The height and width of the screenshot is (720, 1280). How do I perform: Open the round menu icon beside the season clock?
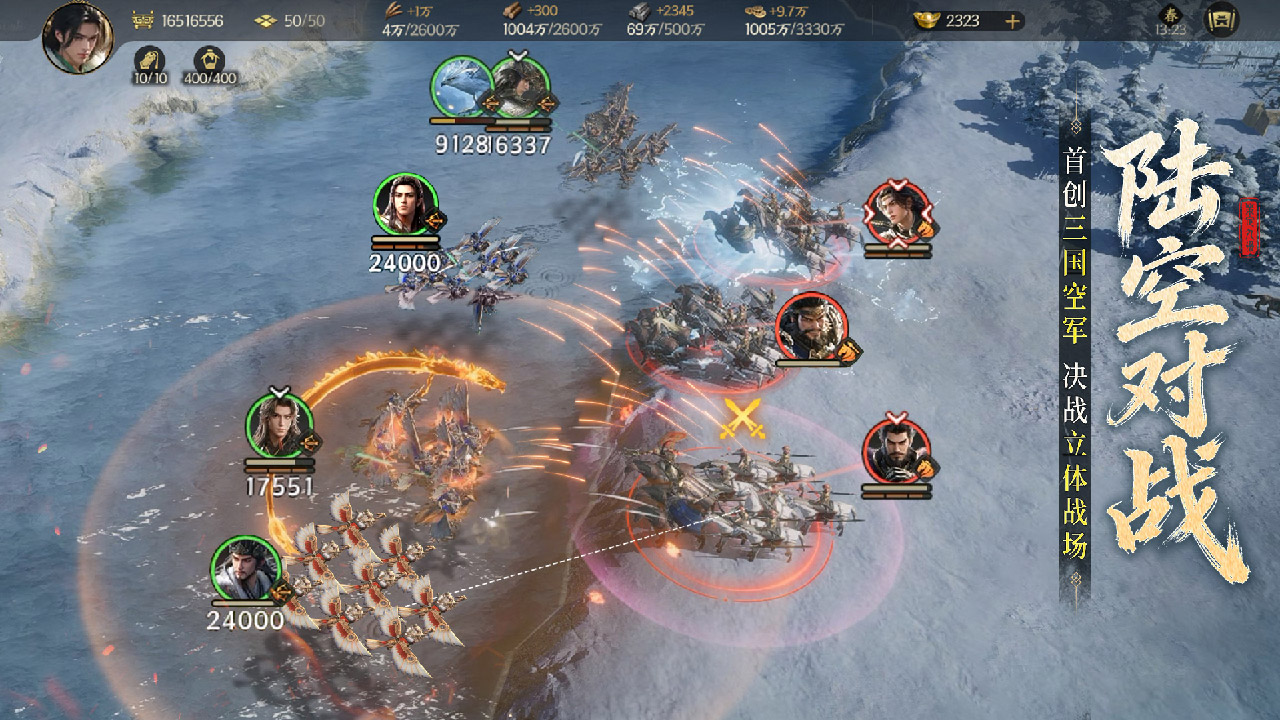pos(1221,20)
